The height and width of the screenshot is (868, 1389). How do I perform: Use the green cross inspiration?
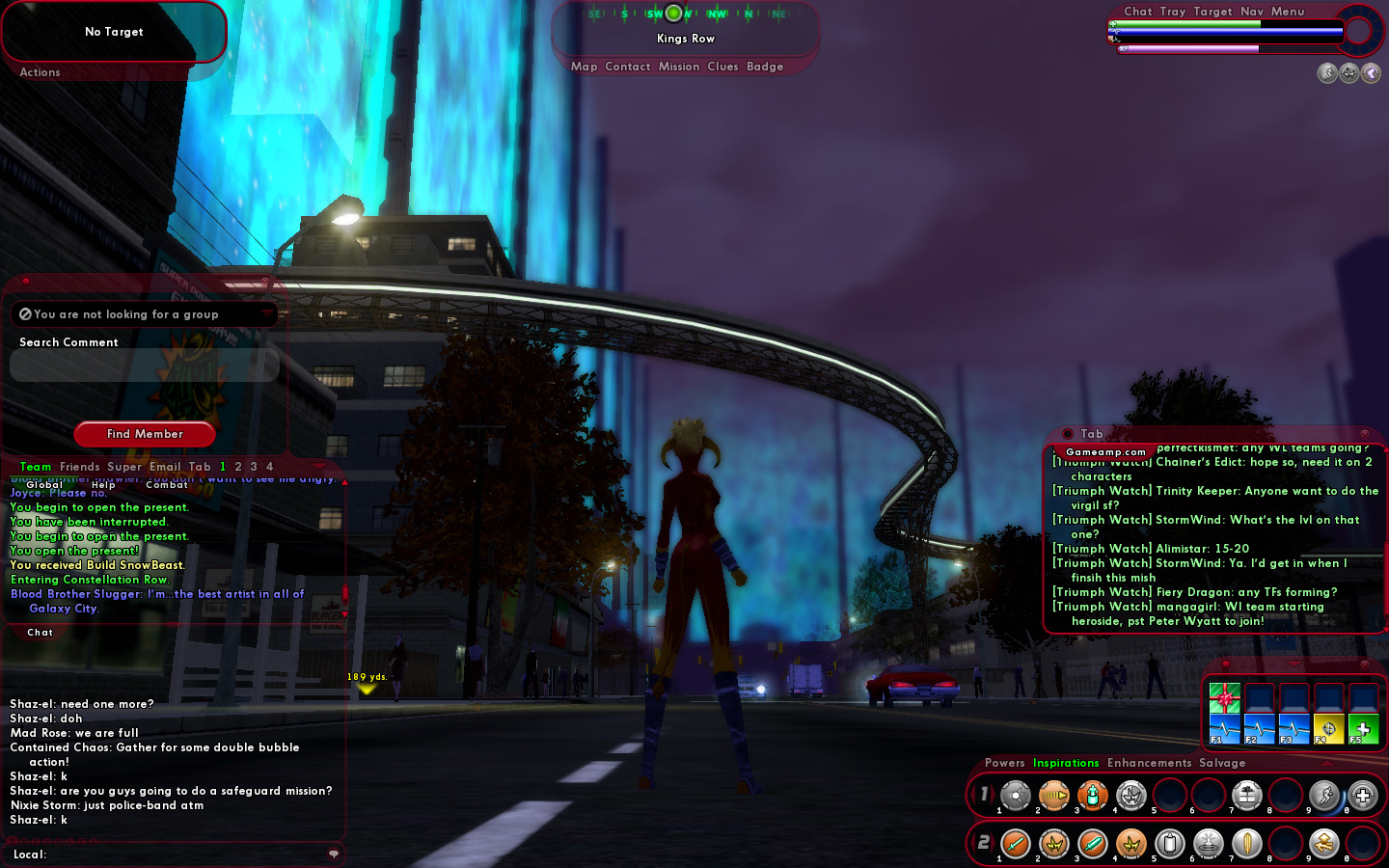point(1363,730)
